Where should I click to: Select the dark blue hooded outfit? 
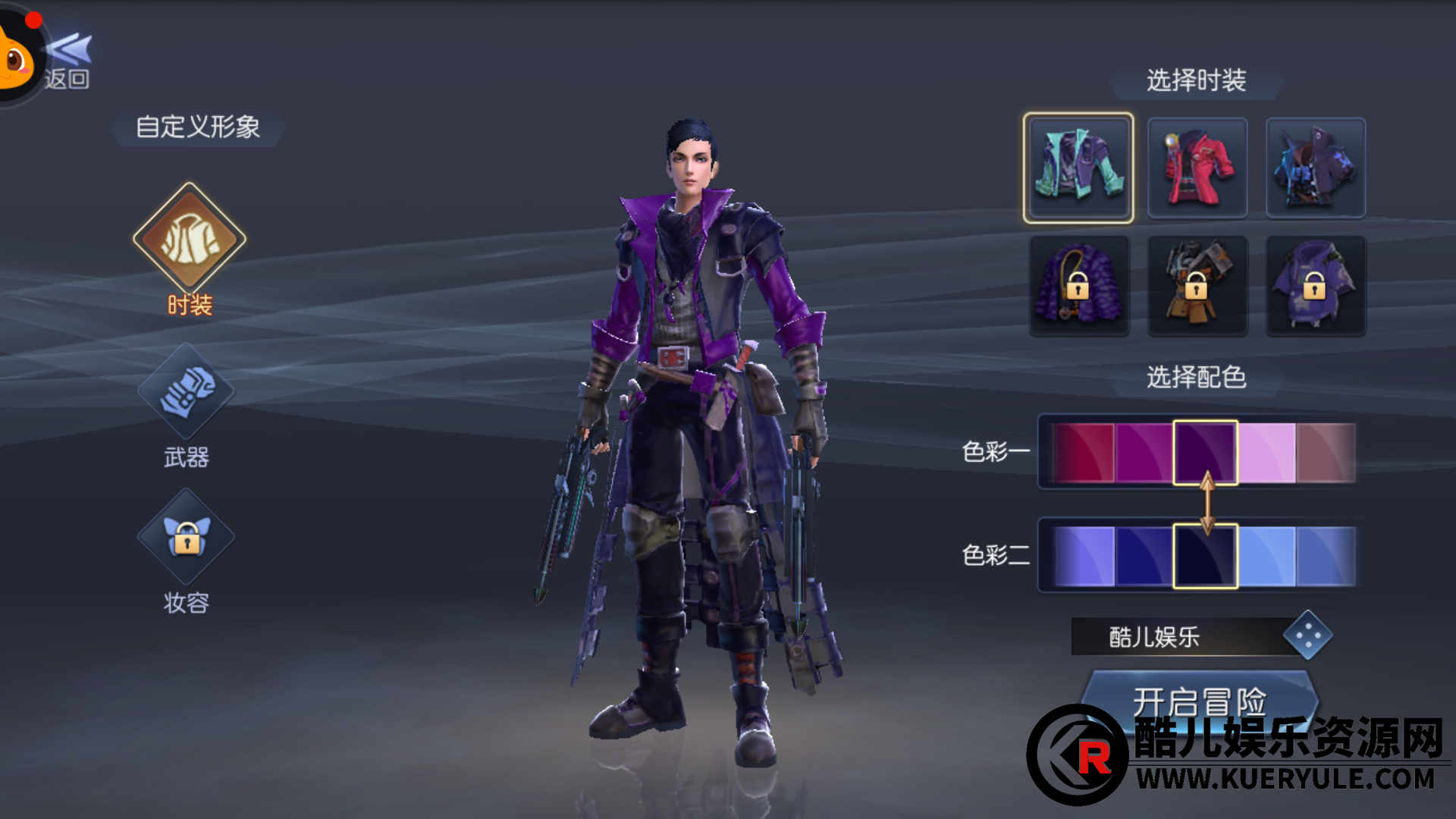click(1315, 168)
